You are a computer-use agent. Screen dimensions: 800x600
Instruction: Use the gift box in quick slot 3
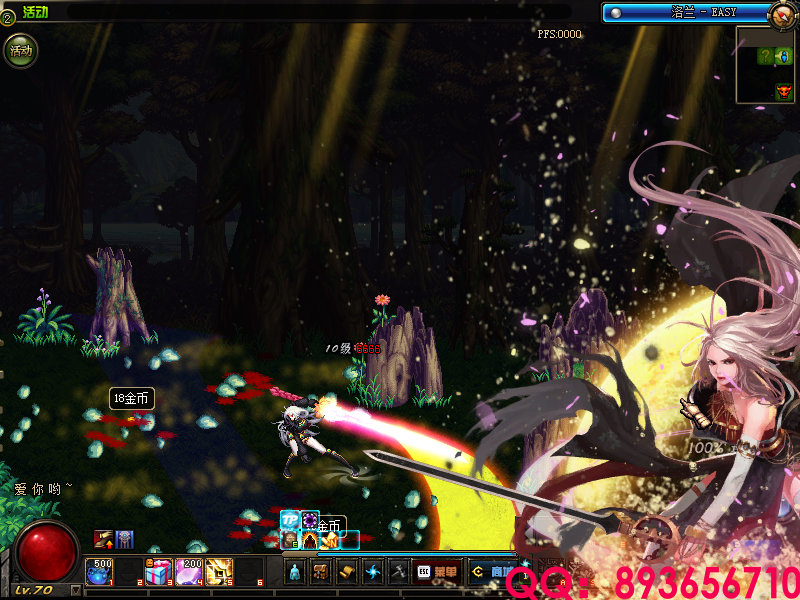(x=159, y=572)
